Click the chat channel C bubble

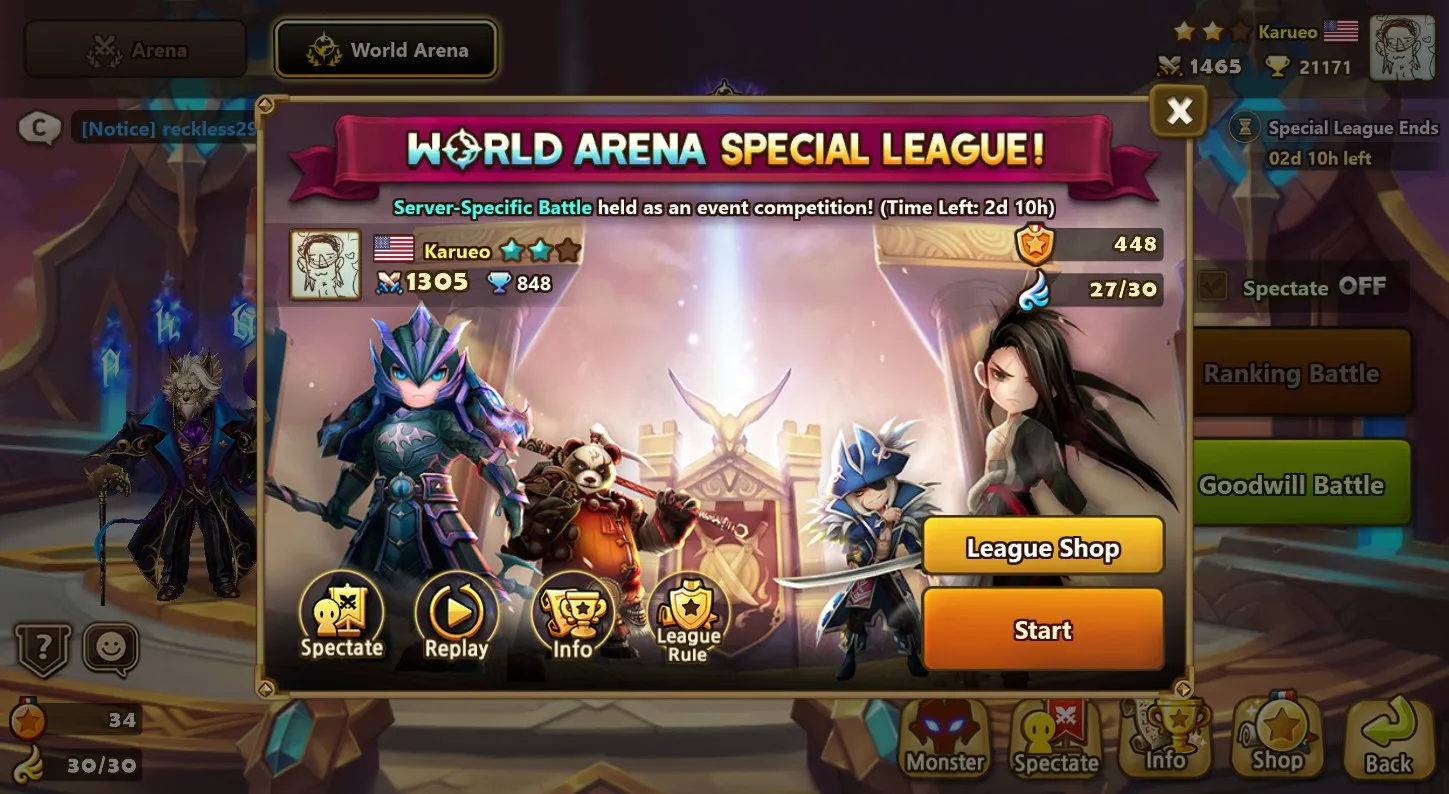coord(37,129)
